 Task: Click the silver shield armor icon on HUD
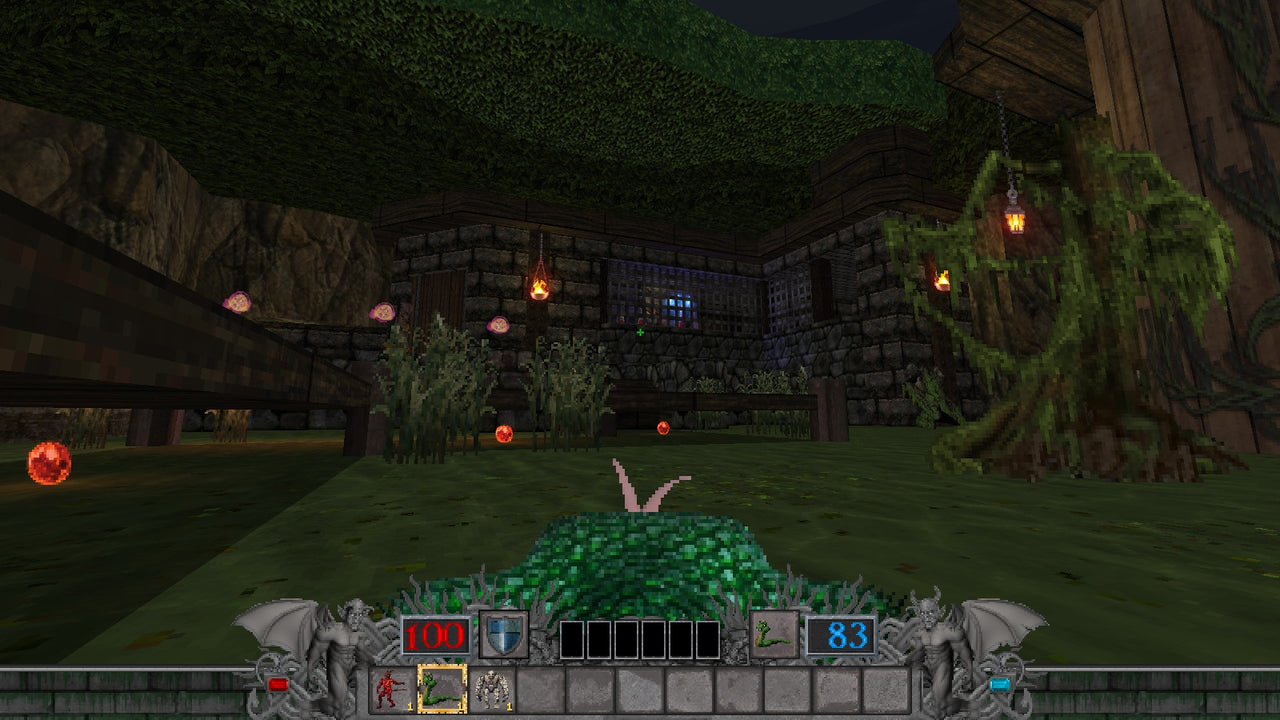tap(503, 636)
